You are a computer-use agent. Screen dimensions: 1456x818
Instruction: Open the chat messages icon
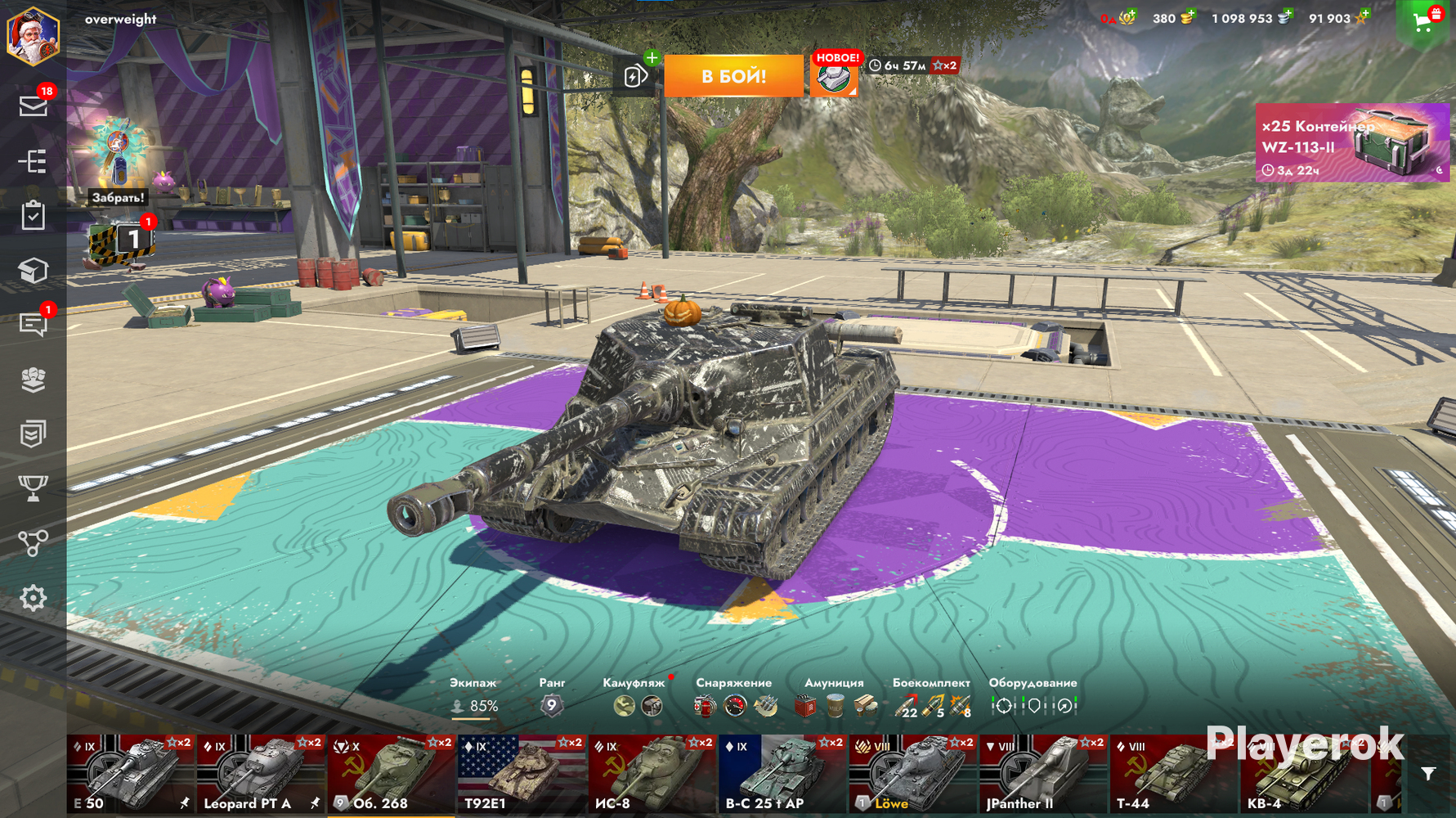33,325
